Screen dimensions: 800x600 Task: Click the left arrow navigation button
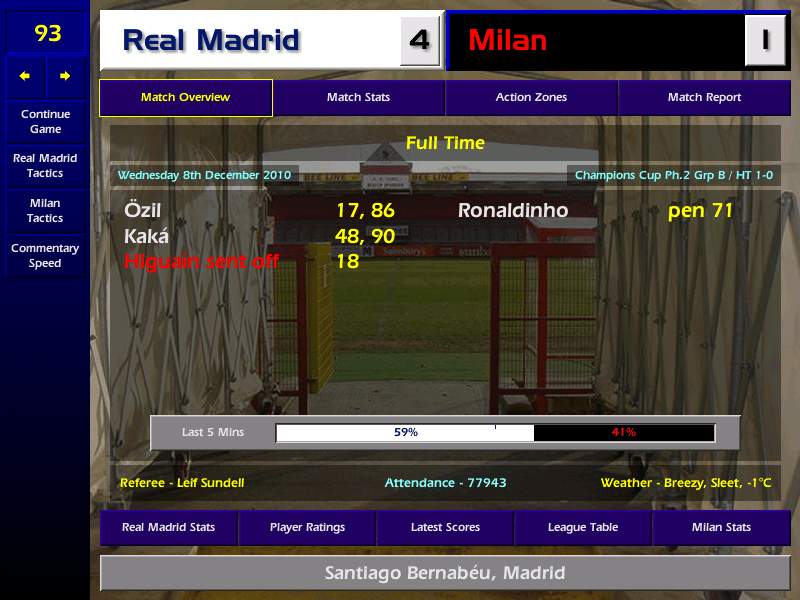25,76
